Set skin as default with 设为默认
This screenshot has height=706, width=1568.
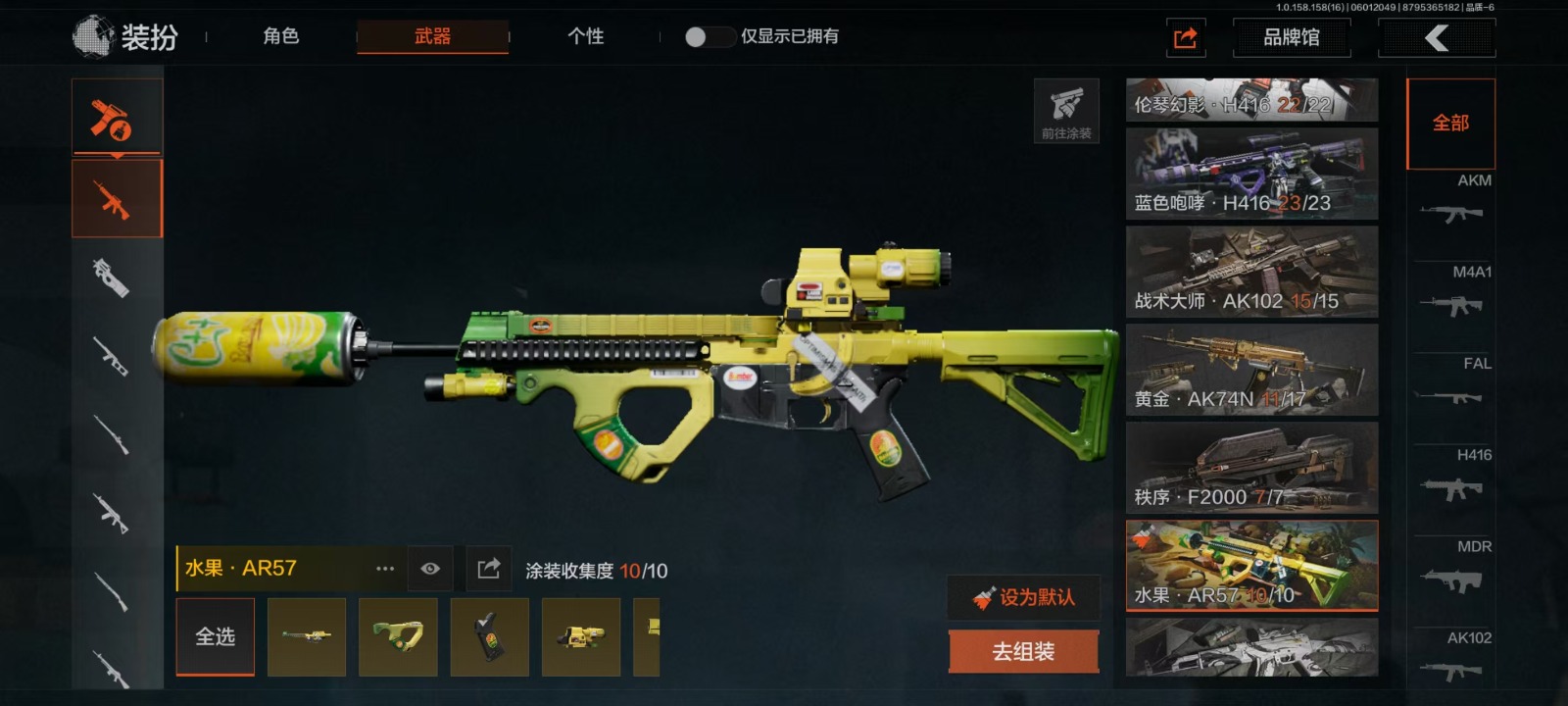point(1024,597)
